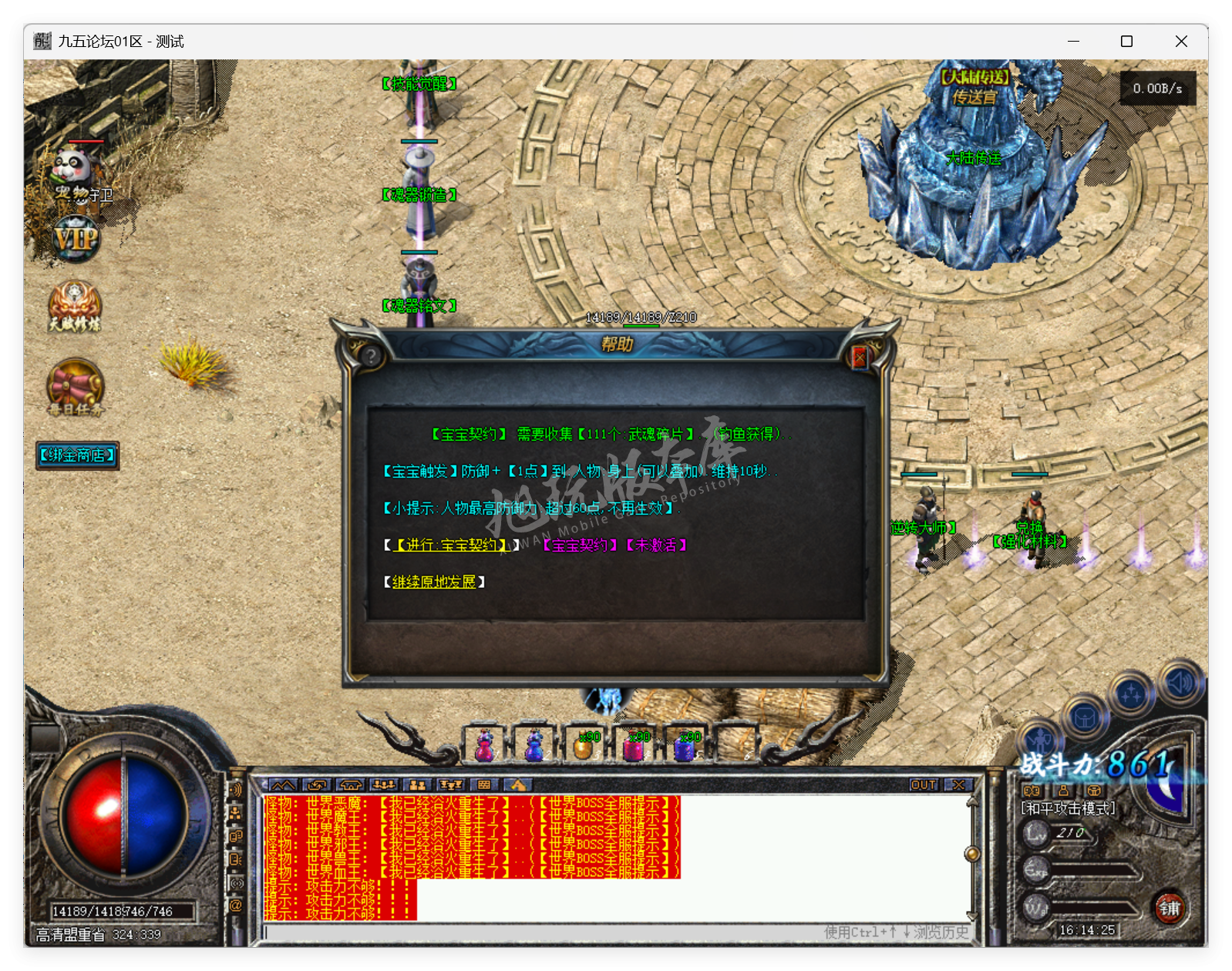
Task: Click the sparkle effect icon above the bag
Action: (x=1130, y=694)
